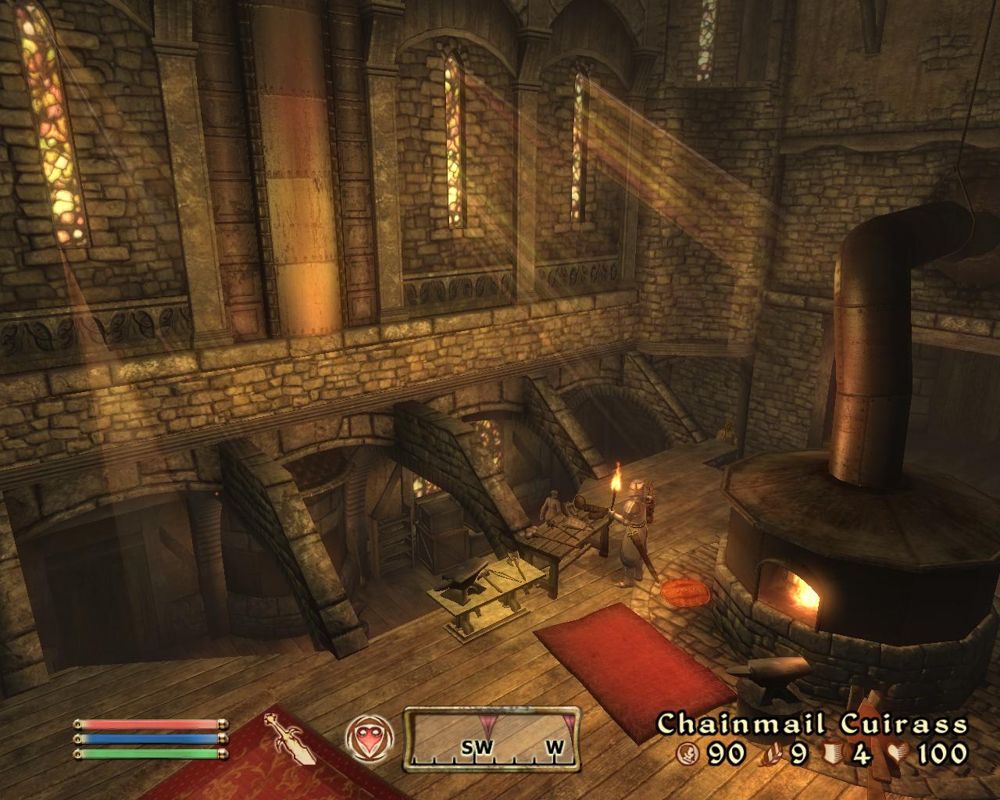
Task: Select the active spell icon
Action: point(364,739)
